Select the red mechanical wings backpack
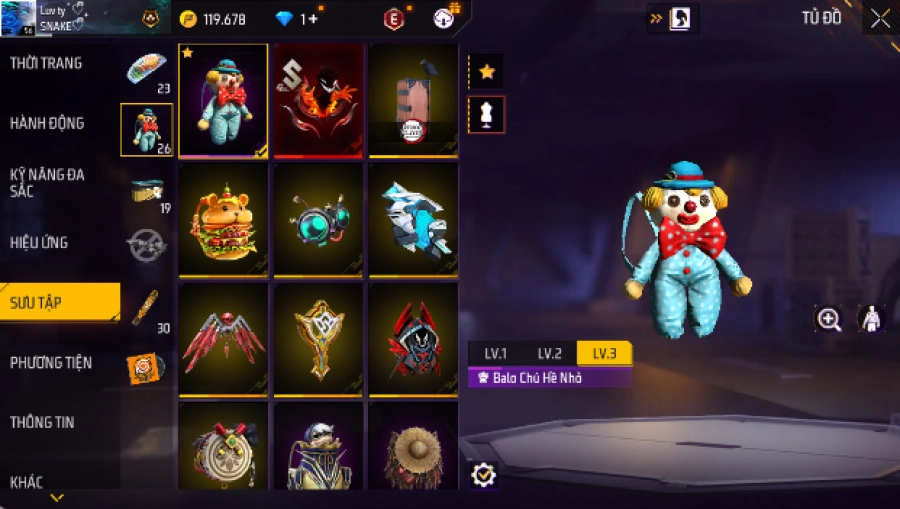Viewport: 900px width, 509px height. (x=223, y=339)
